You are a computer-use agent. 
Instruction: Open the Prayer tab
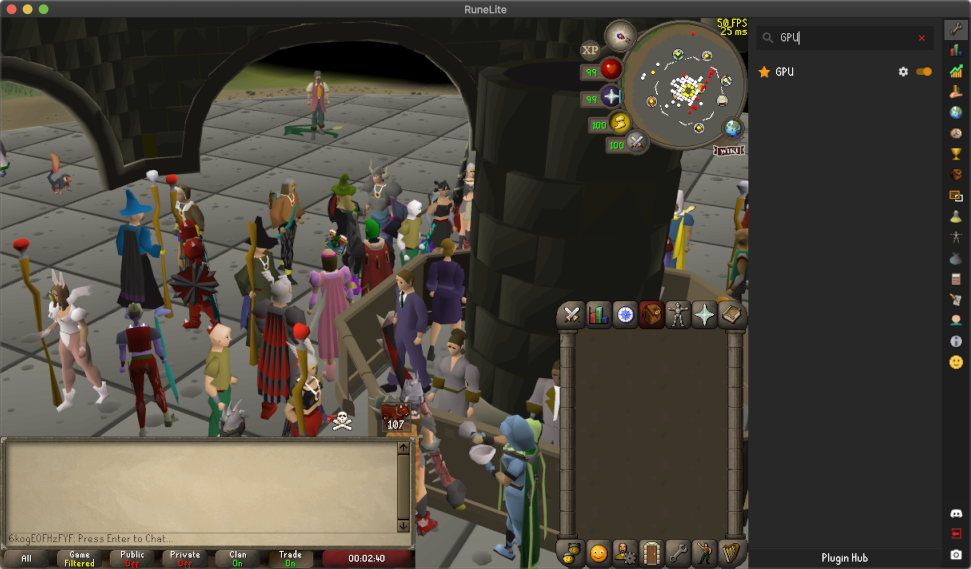706,315
